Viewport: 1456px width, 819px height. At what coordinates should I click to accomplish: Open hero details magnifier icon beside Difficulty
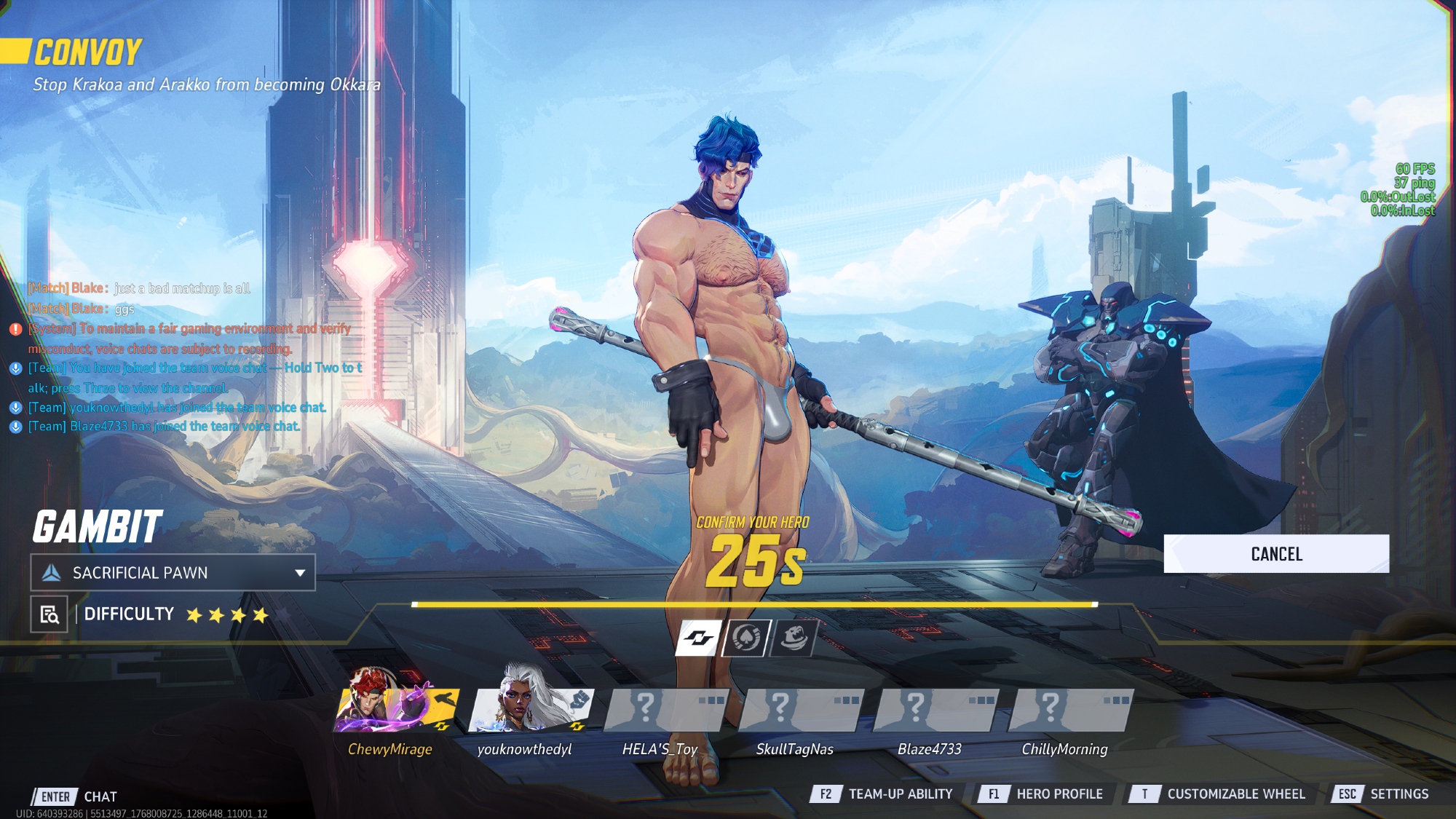(x=50, y=614)
